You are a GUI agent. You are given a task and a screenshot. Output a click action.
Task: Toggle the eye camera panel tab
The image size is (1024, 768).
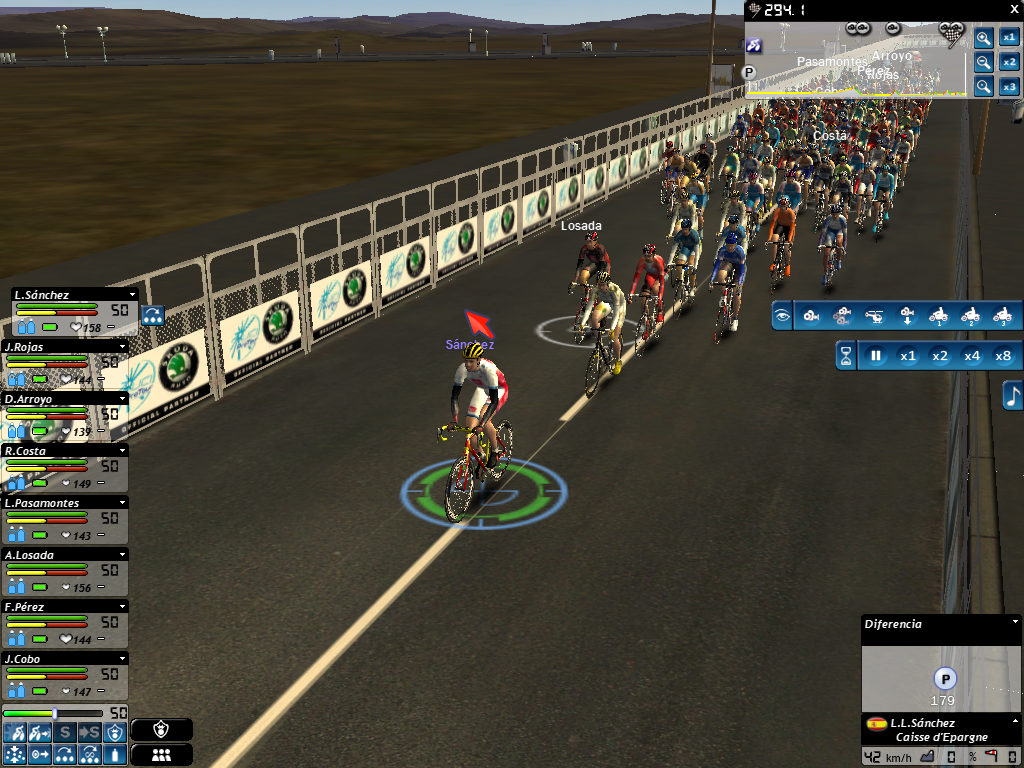tap(782, 317)
